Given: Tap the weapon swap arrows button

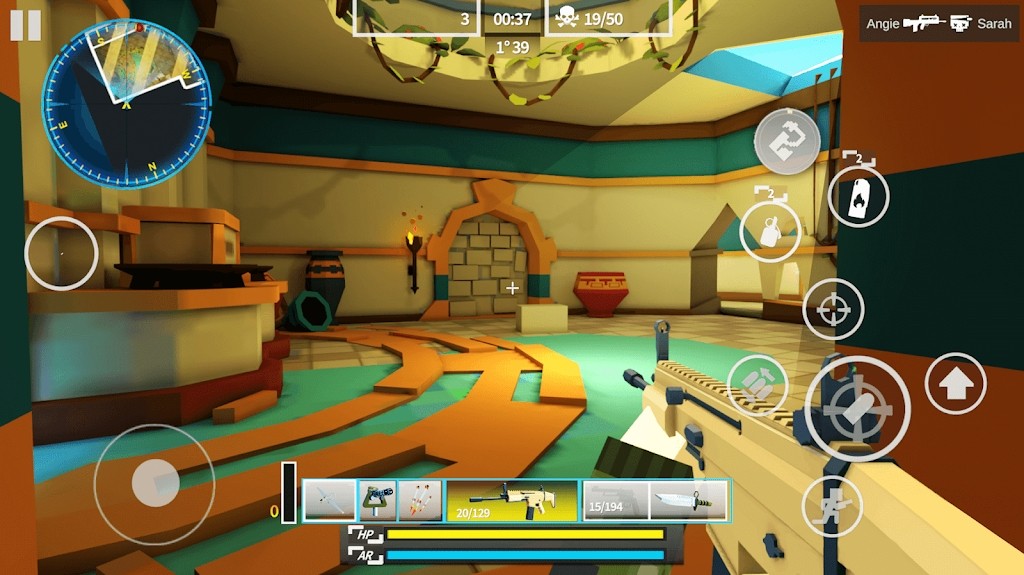Looking at the screenshot, I should [787, 141].
